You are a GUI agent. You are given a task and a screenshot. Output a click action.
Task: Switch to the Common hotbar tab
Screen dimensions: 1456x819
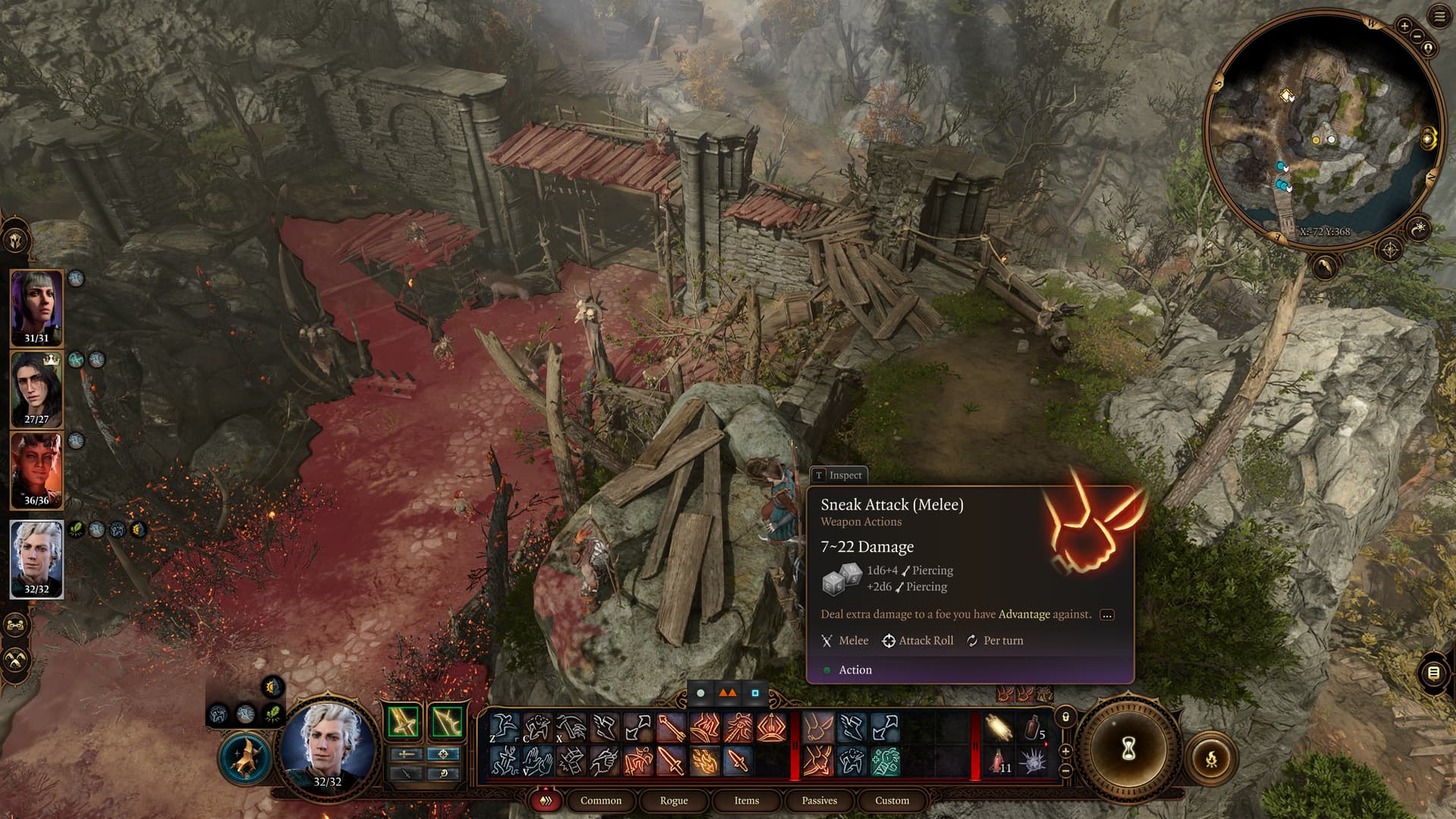click(601, 800)
